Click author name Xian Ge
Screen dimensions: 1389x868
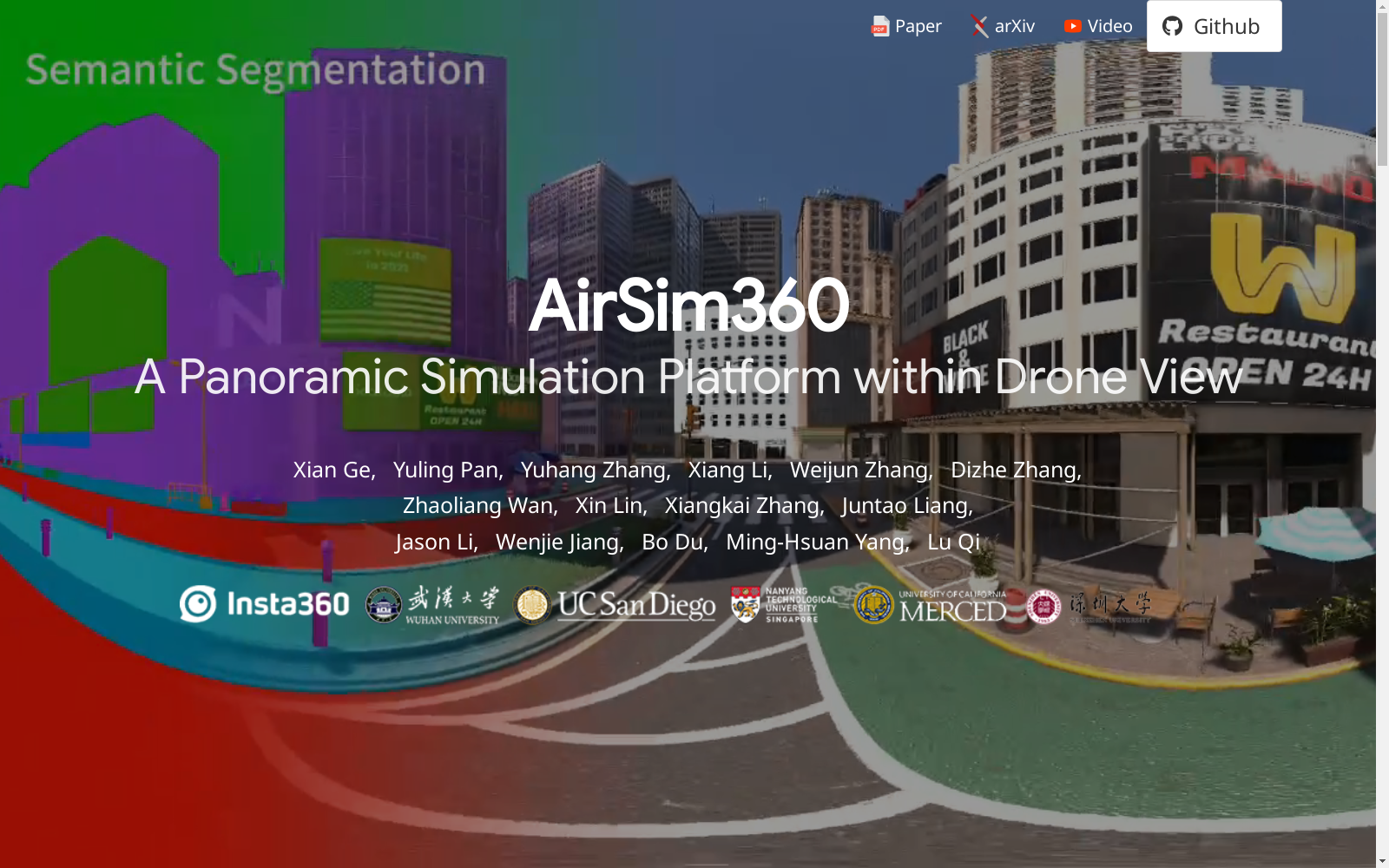pos(331,470)
